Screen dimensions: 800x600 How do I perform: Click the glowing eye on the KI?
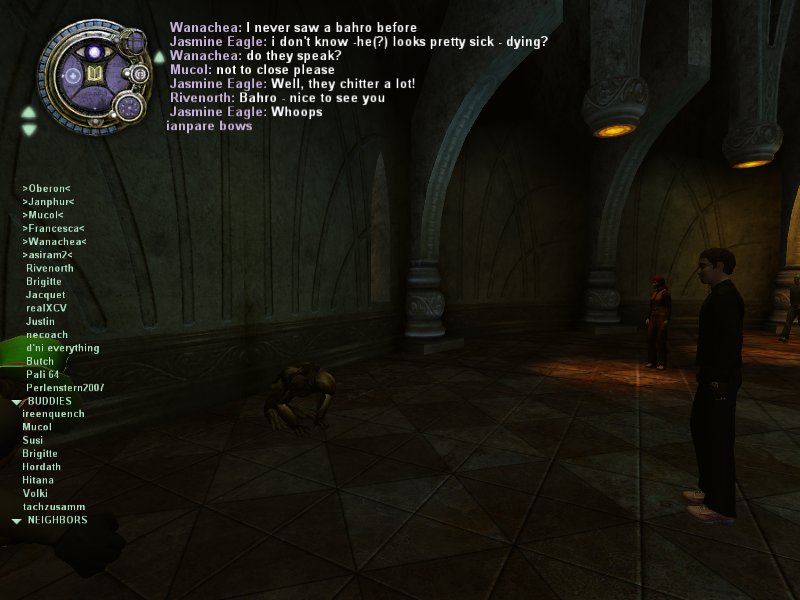95,50
